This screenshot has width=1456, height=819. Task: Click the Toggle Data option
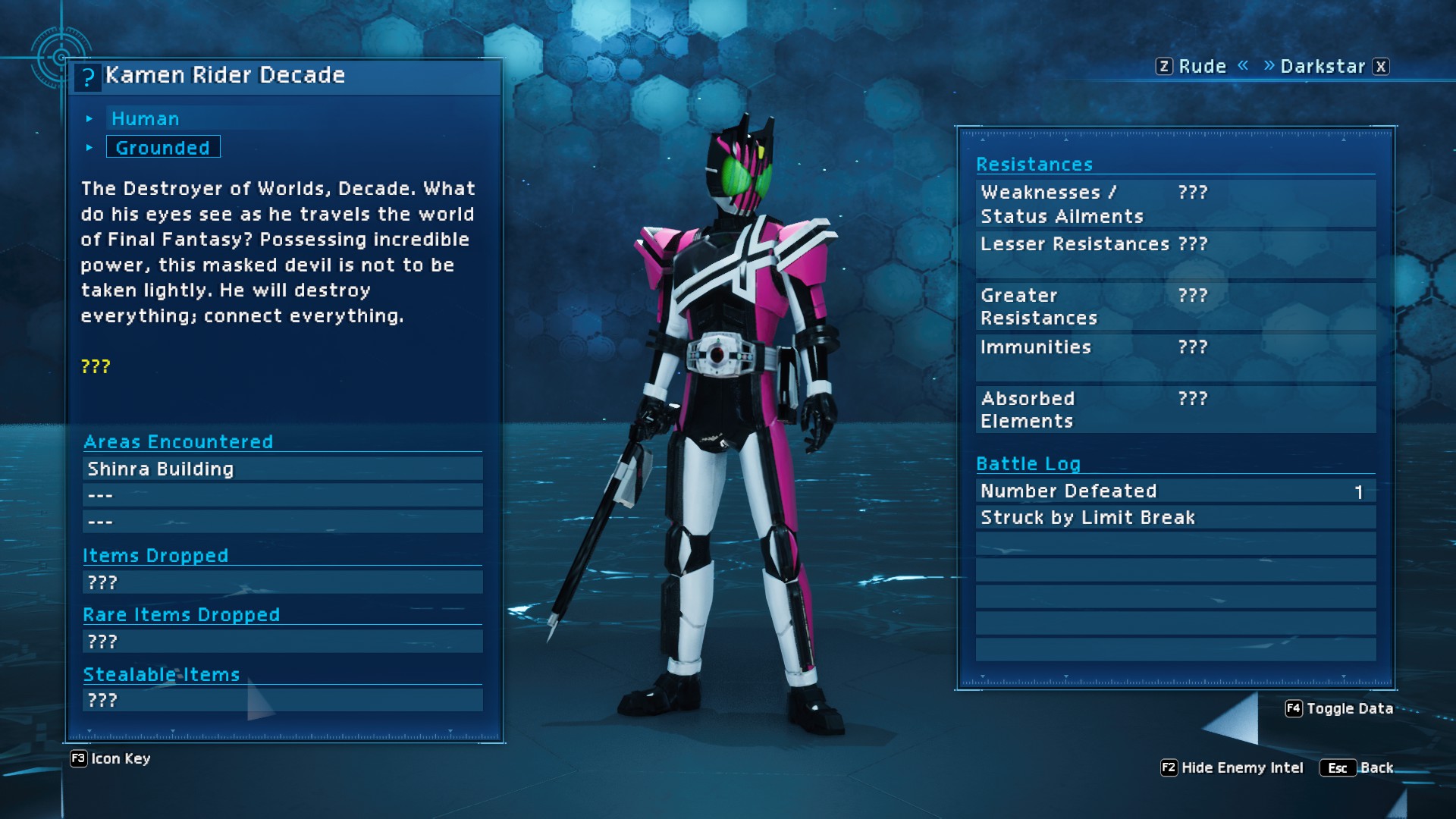[x=1340, y=709]
